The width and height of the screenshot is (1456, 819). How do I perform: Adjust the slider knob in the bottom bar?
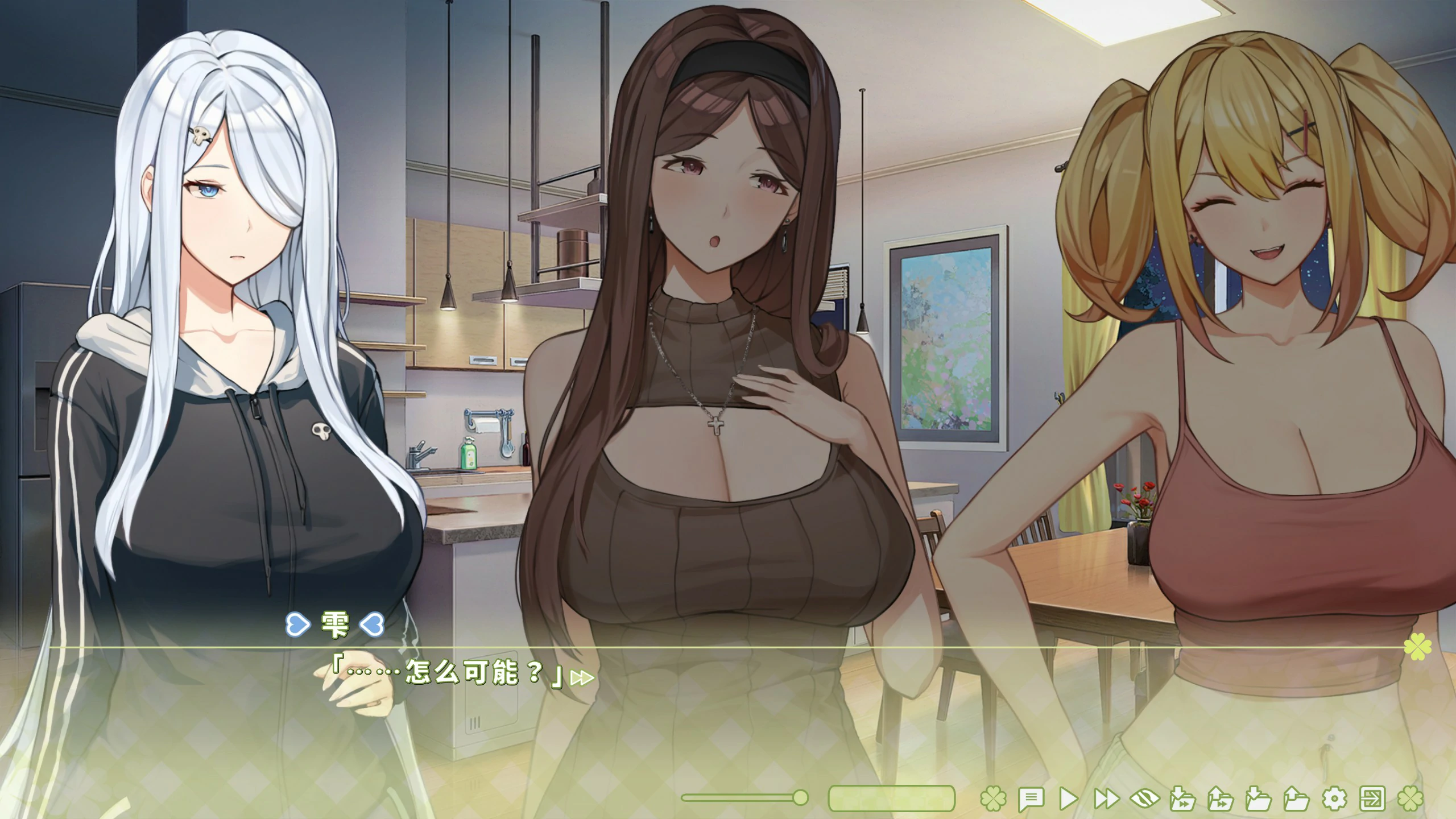click(800, 798)
